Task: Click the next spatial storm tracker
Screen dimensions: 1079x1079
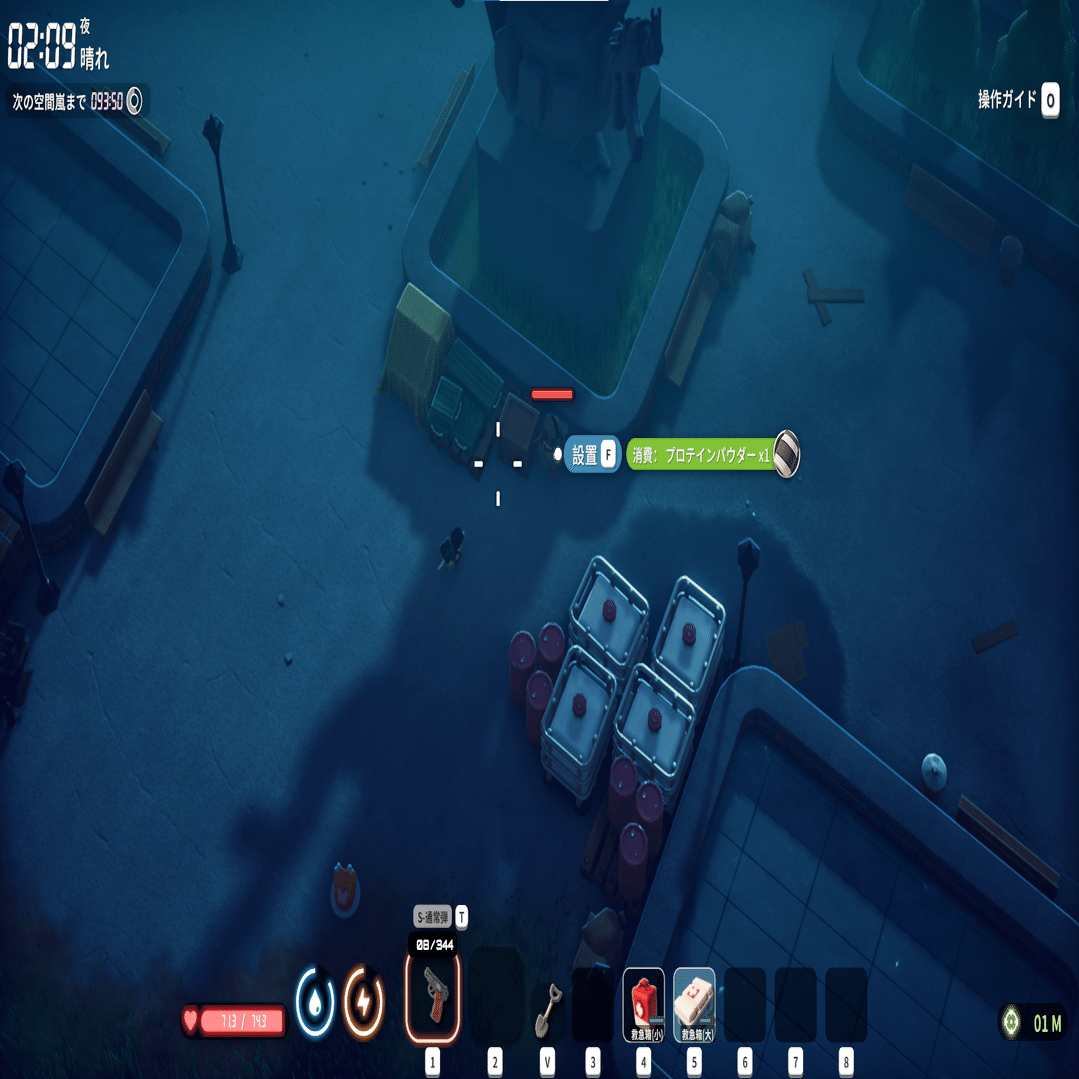Action: [x=78, y=101]
